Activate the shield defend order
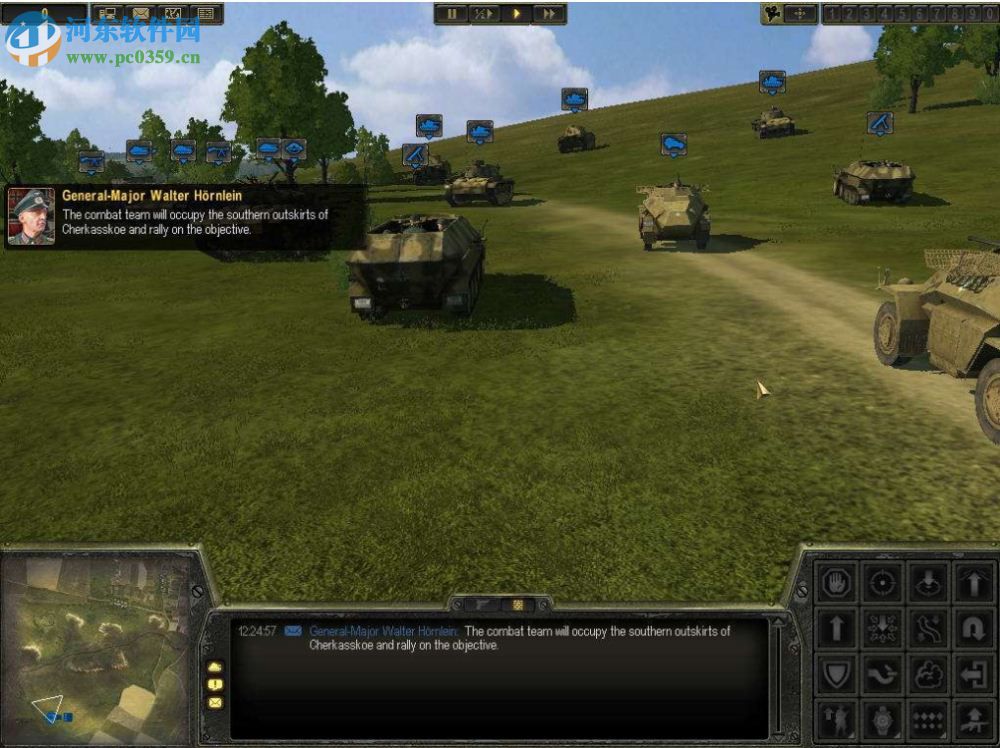 836,675
